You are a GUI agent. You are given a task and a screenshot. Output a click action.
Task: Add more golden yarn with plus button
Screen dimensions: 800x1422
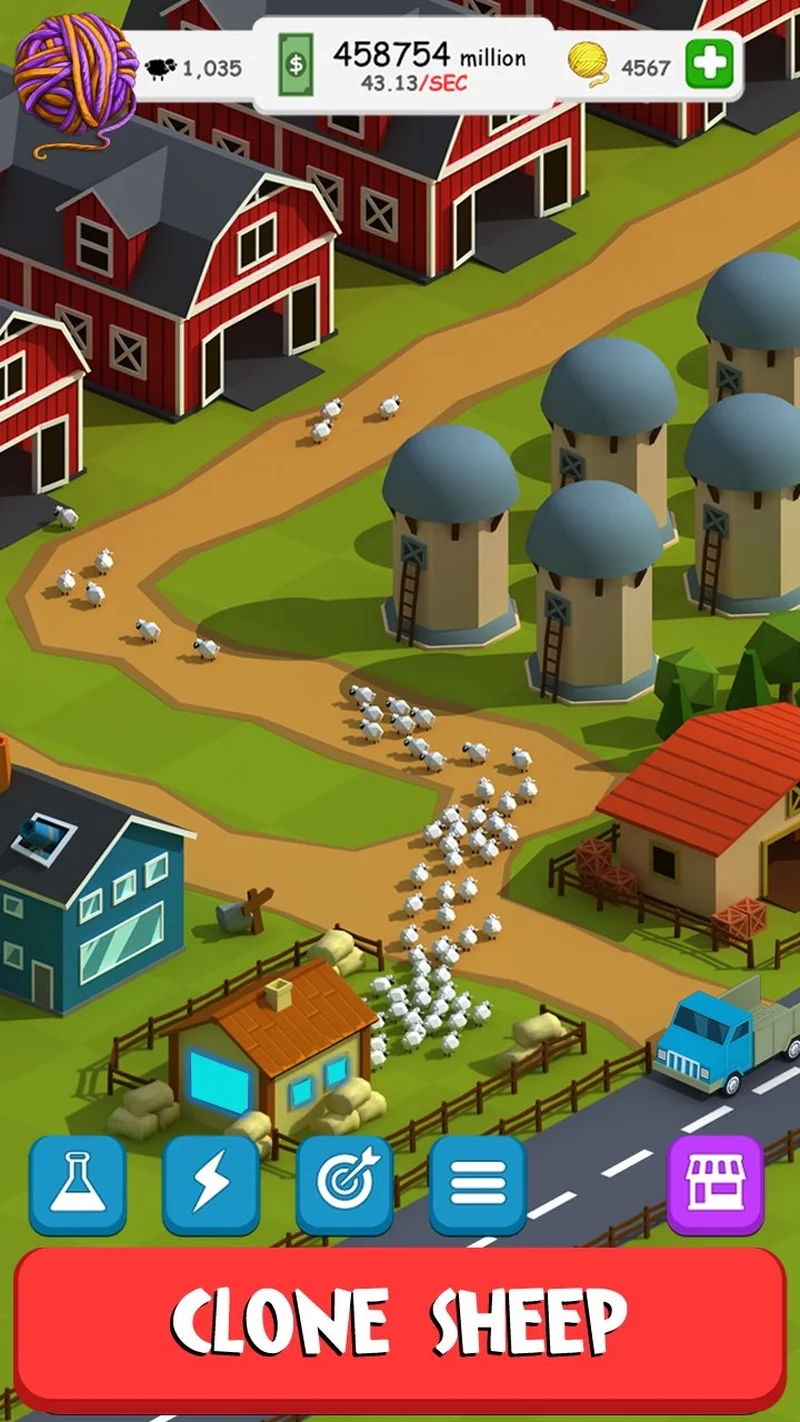pyautogui.click(x=710, y=65)
